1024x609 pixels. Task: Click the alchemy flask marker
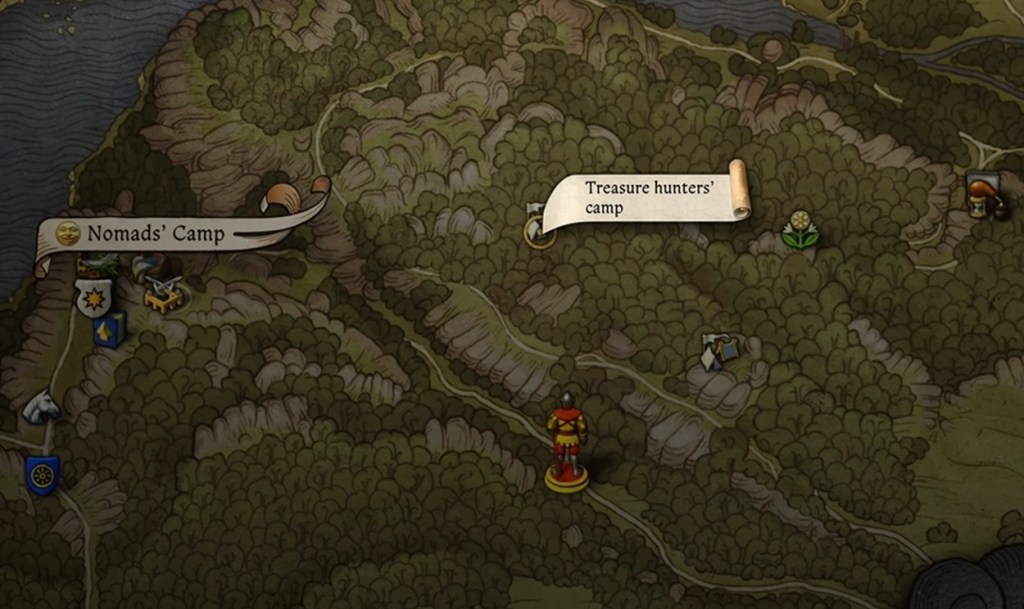pyautogui.click(x=984, y=195)
